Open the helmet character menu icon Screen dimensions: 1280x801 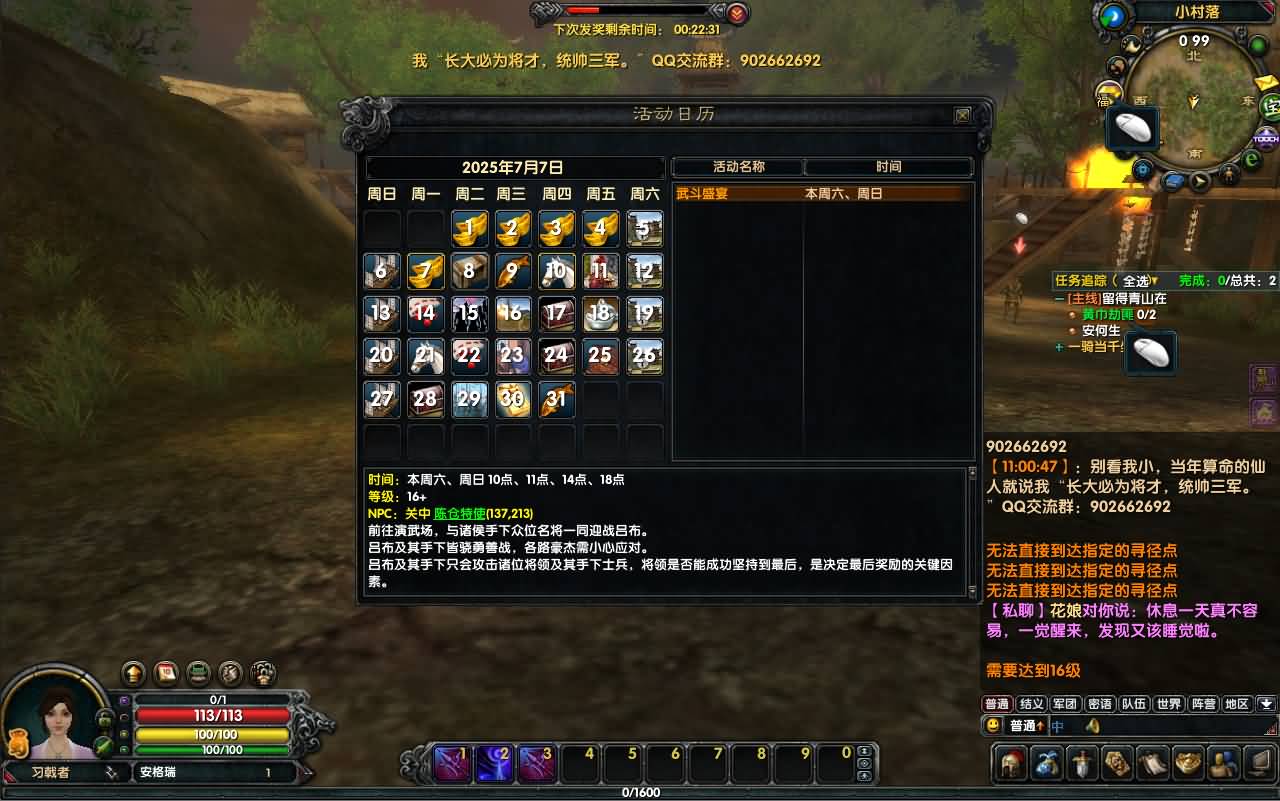1012,764
